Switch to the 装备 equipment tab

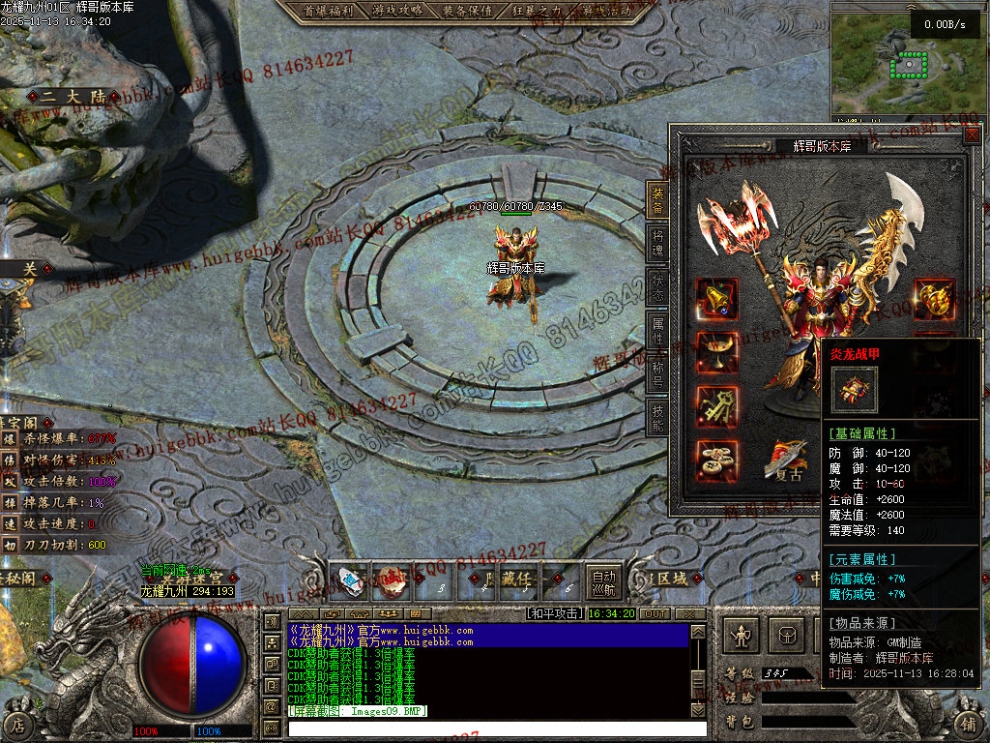(657, 198)
